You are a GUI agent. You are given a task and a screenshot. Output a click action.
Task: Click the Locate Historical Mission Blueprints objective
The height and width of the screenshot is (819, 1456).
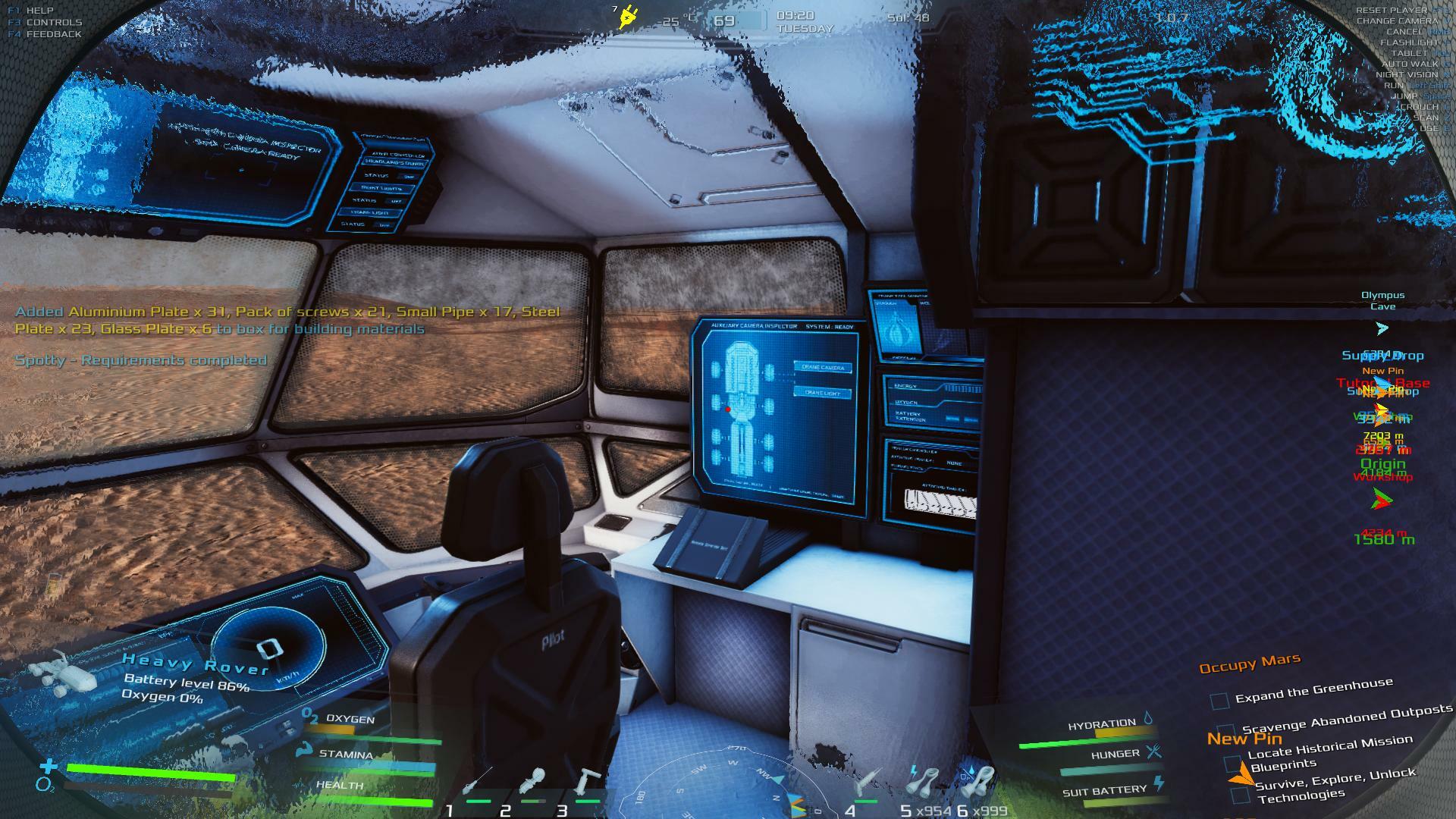1329,752
